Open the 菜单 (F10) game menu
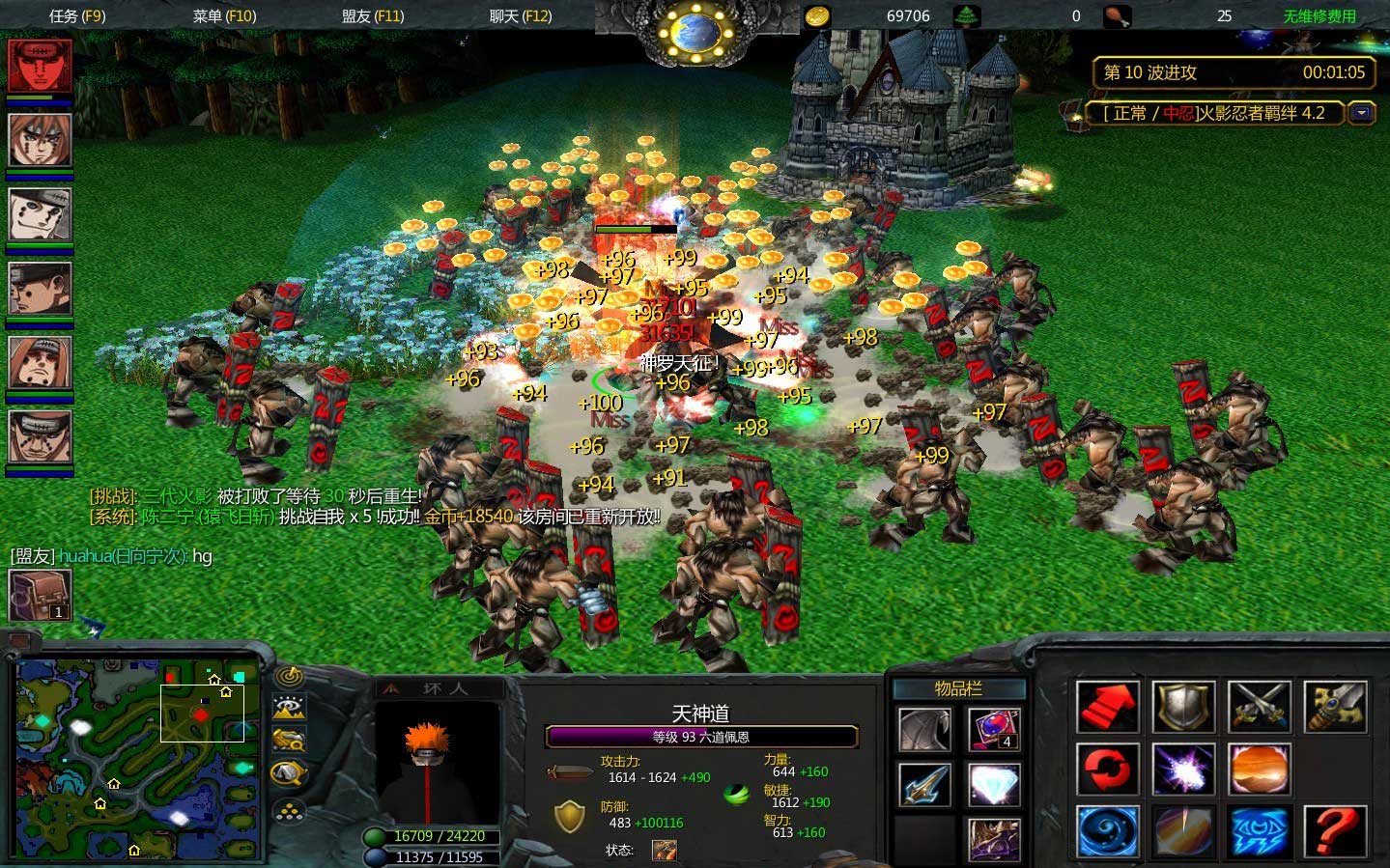Image resolution: width=1390 pixels, height=868 pixels. coord(224,15)
